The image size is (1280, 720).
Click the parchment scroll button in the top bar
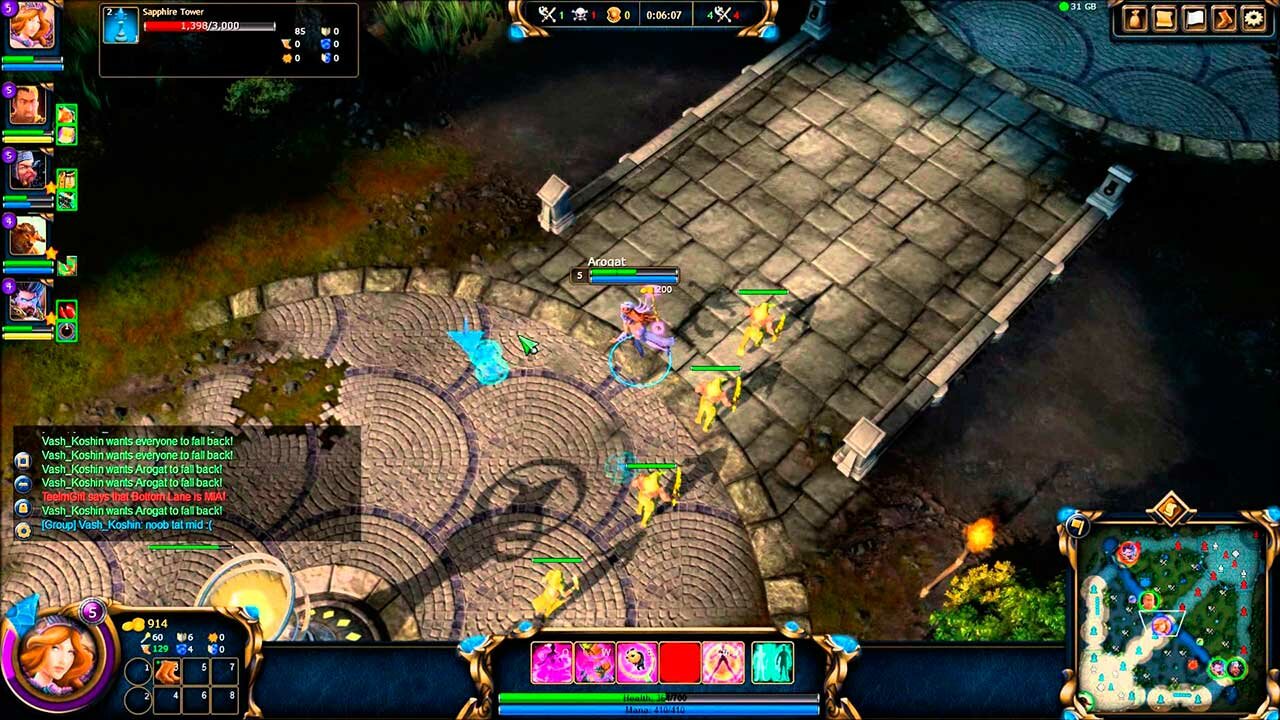point(1165,19)
